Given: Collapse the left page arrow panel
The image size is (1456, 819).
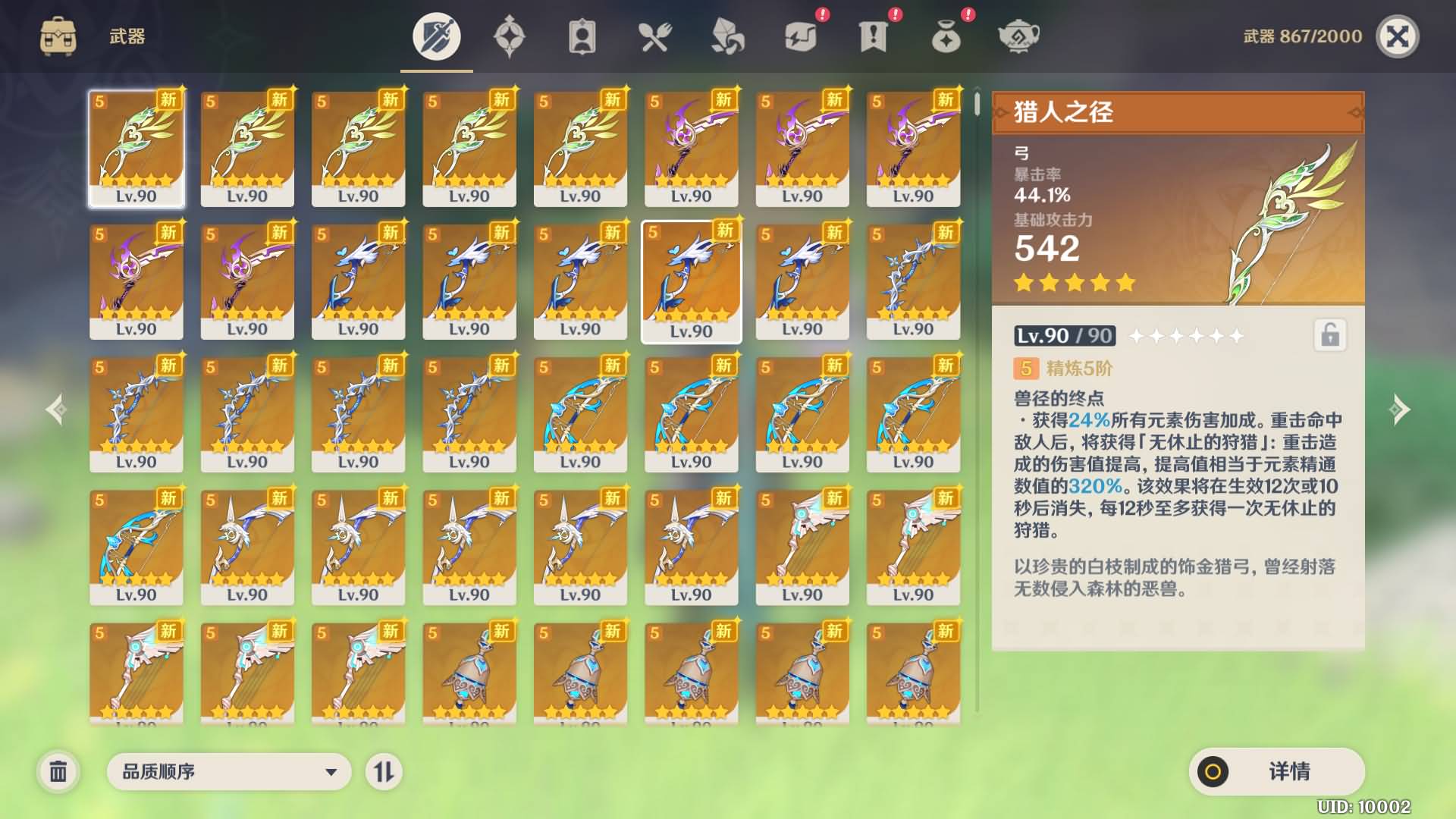Looking at the screenshot, I should (x=55, y=409).
